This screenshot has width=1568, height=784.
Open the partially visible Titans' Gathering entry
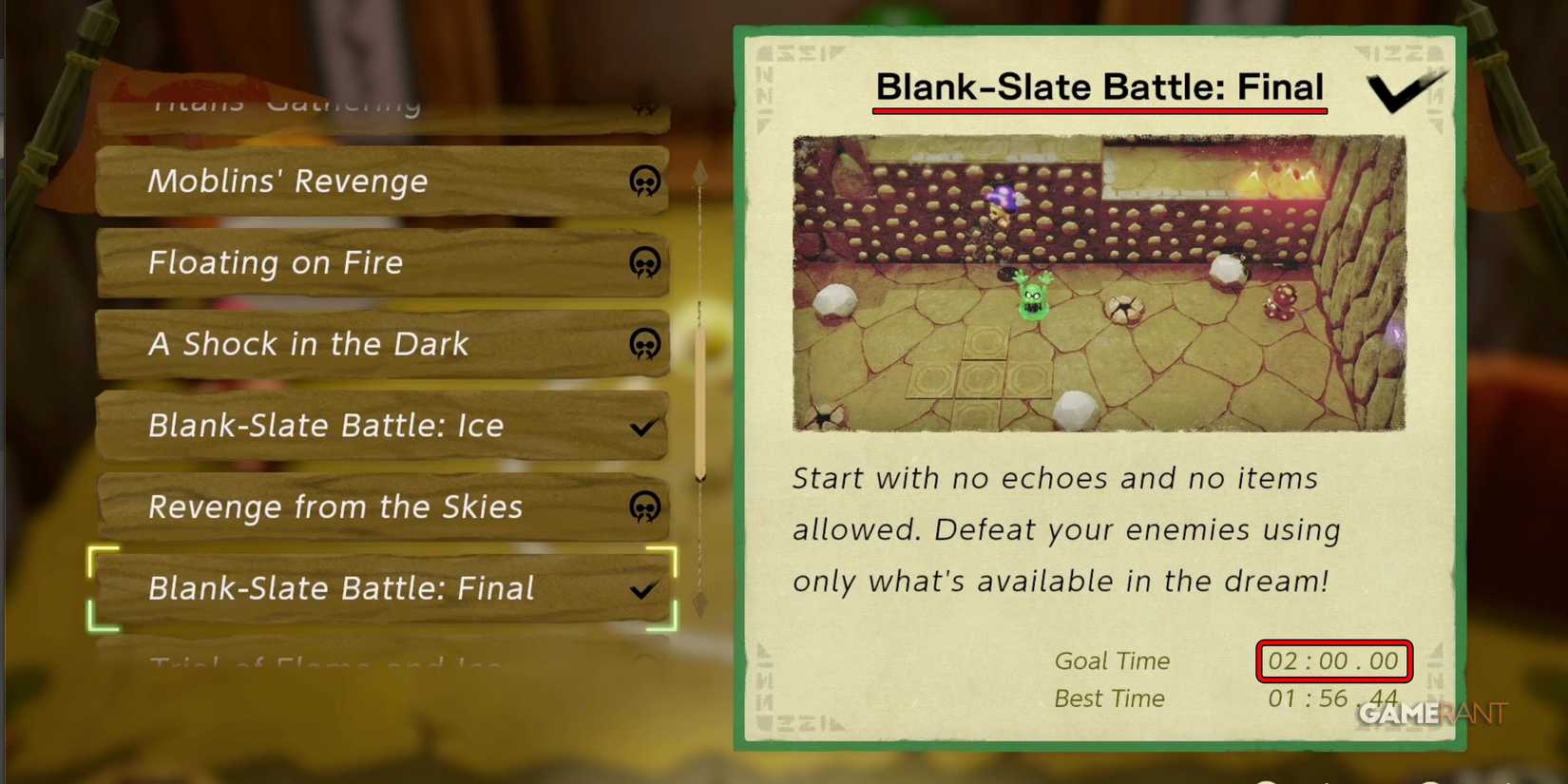click(x=333, y=105)
